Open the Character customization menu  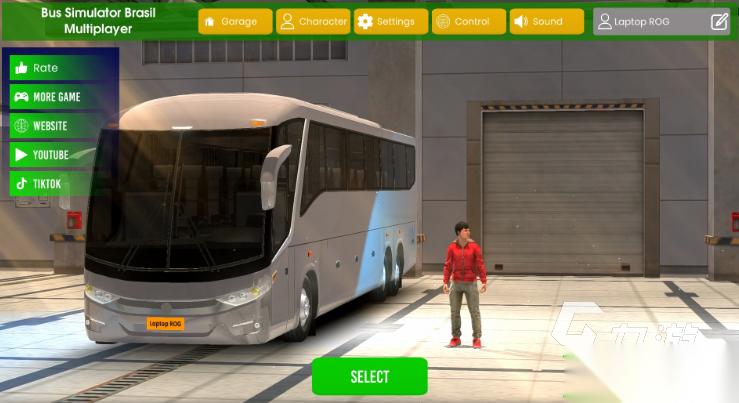click(x=313, y=21)
